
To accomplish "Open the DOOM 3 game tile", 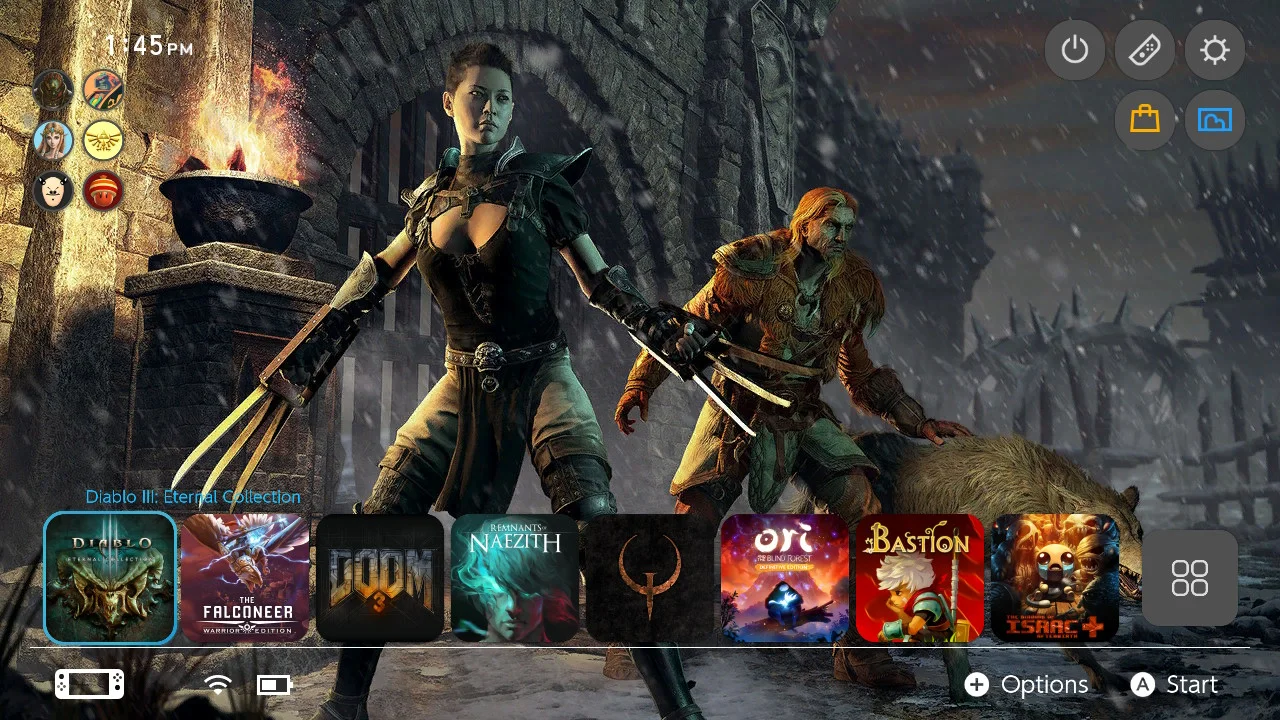I will [380, 578].
